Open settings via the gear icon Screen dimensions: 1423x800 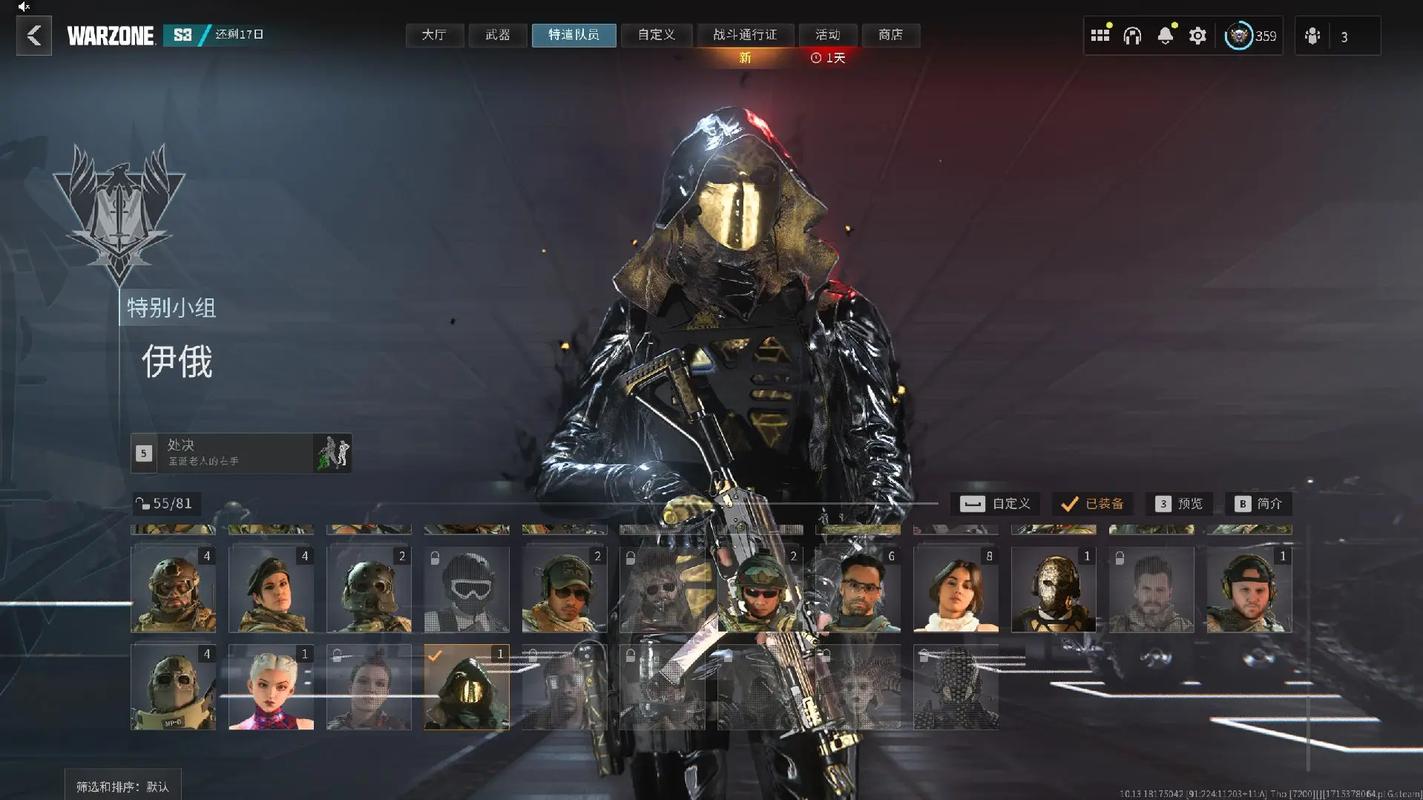pos(1197,36)
